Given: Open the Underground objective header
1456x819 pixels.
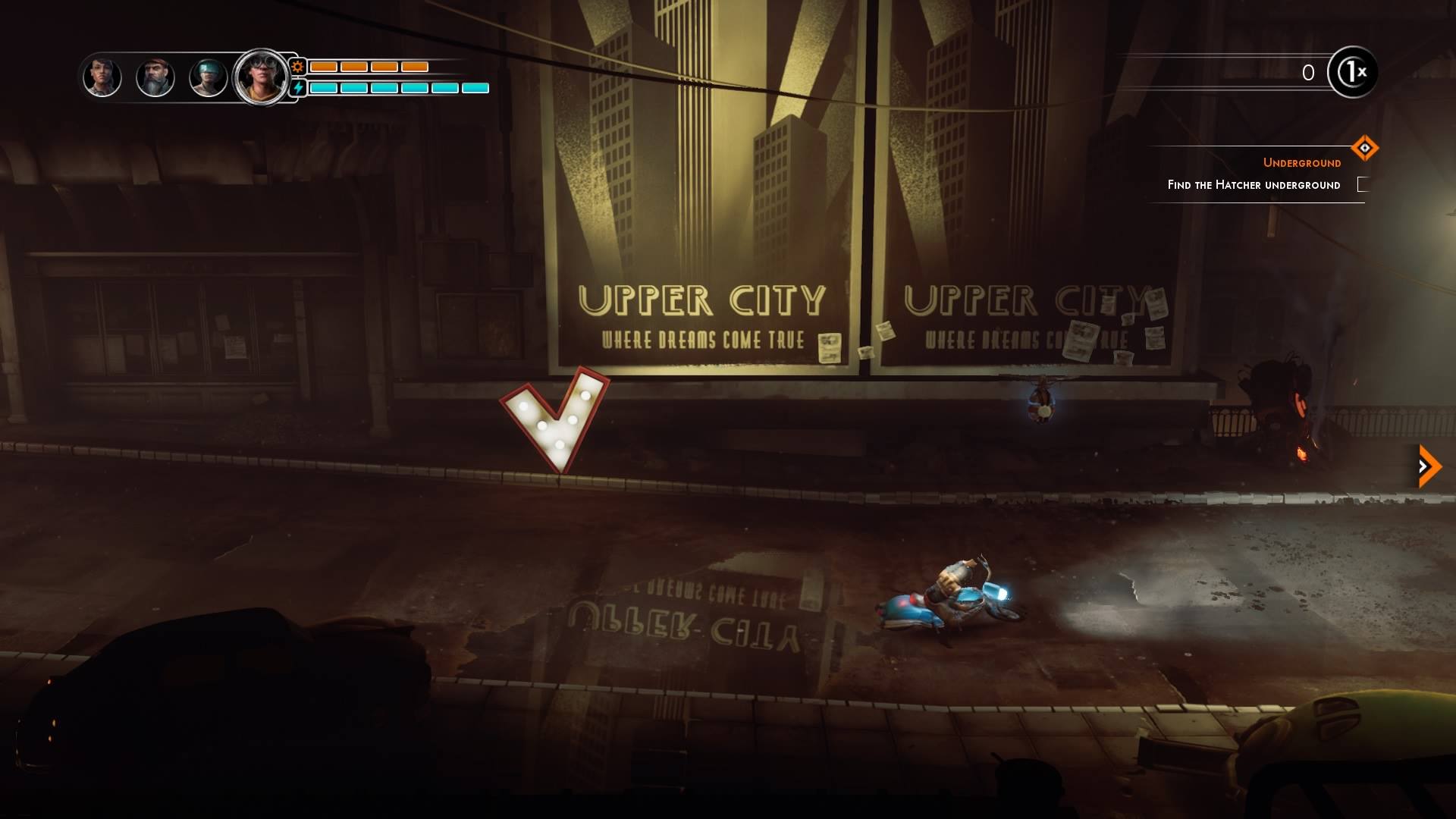Looking at the screenshot, I should tap(1301, 162).
